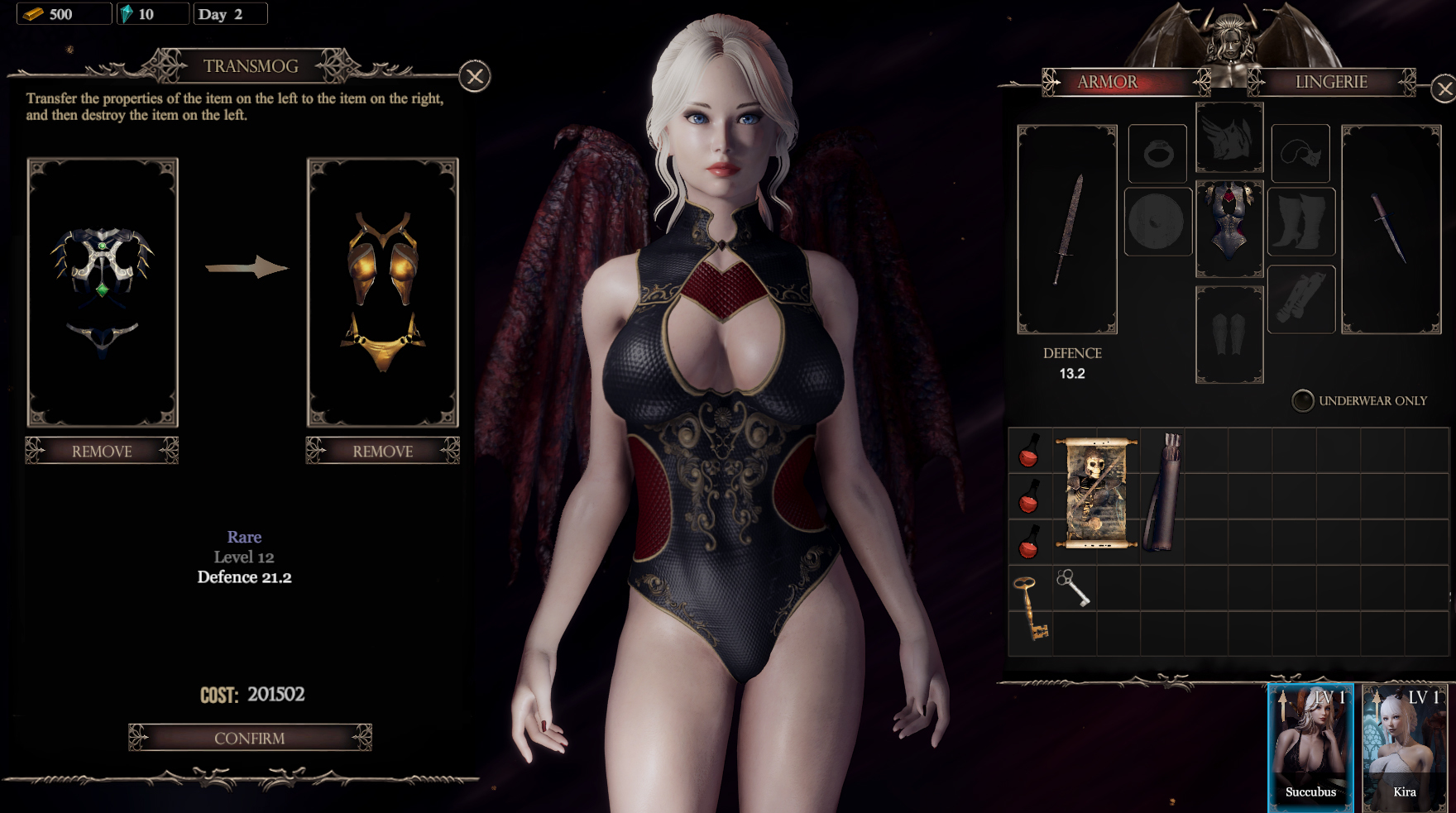The image size is (1456, 813).
Task: Select the silver key in inventory
Action: pyautogui.click(x=1073, y=588)
